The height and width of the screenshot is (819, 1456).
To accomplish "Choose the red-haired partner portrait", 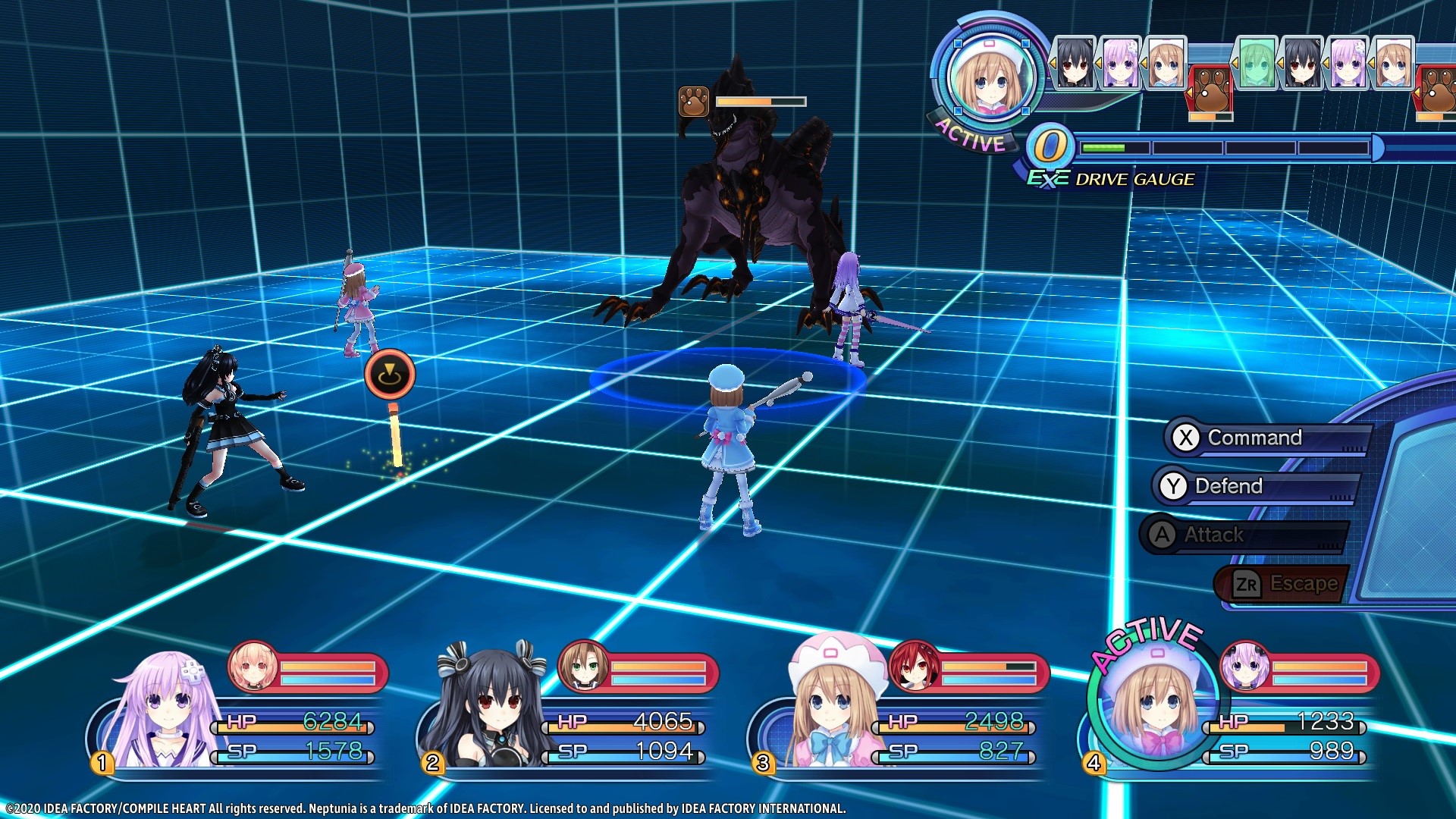I will (x=914, y=667).
